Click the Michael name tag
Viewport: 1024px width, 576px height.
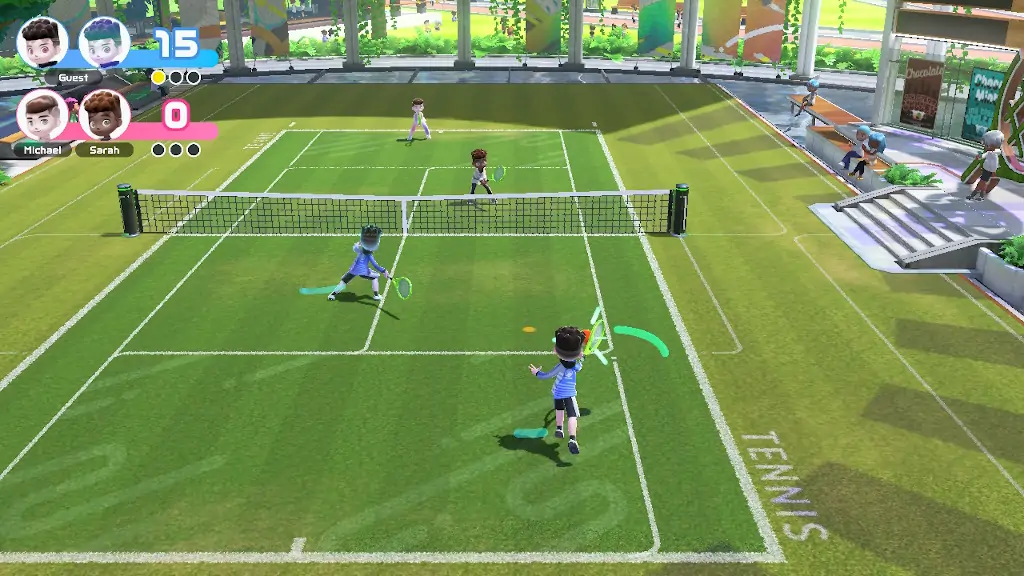(42, 150)
